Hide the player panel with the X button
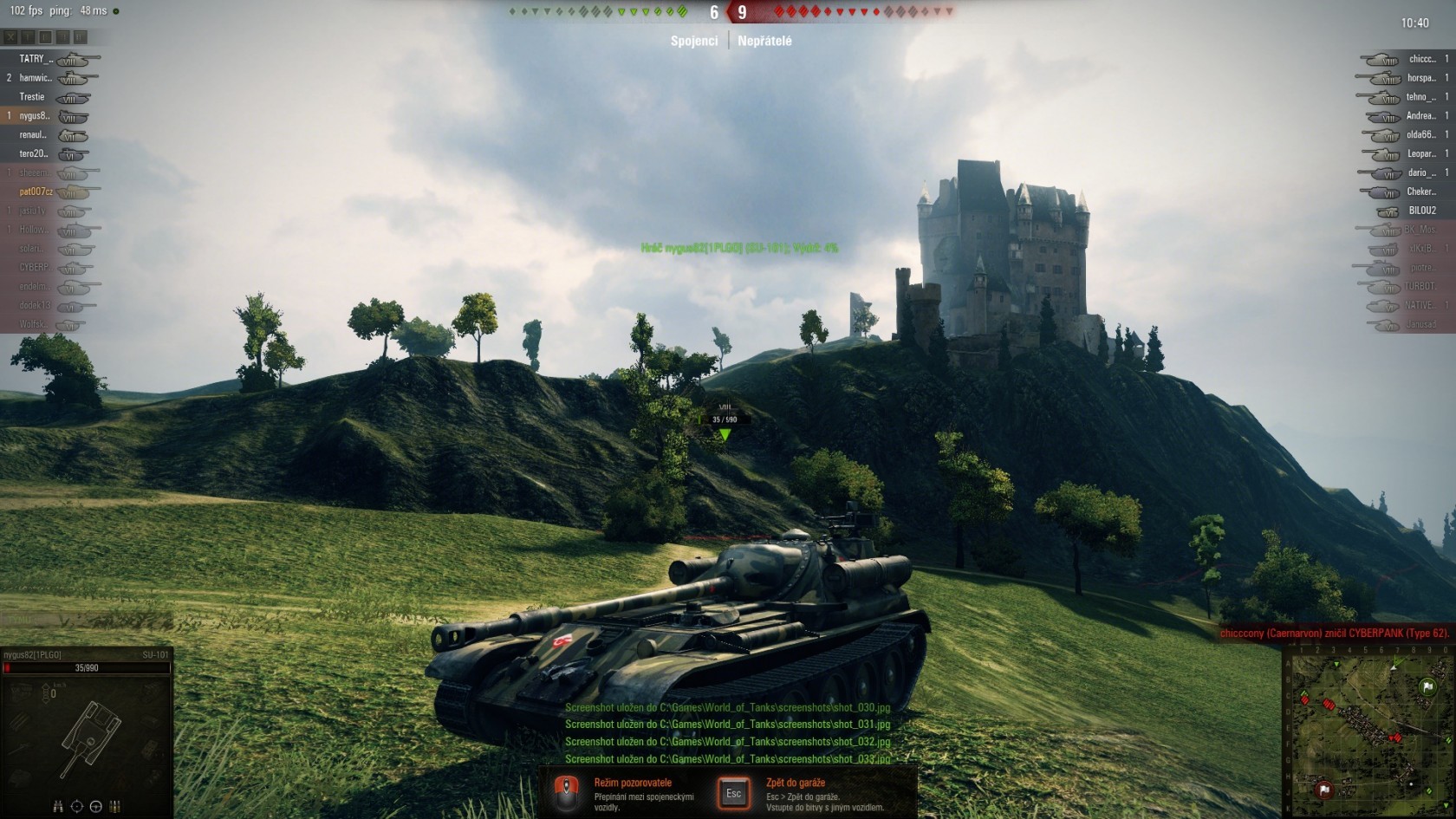1456x819 pixels. [10, 37]
